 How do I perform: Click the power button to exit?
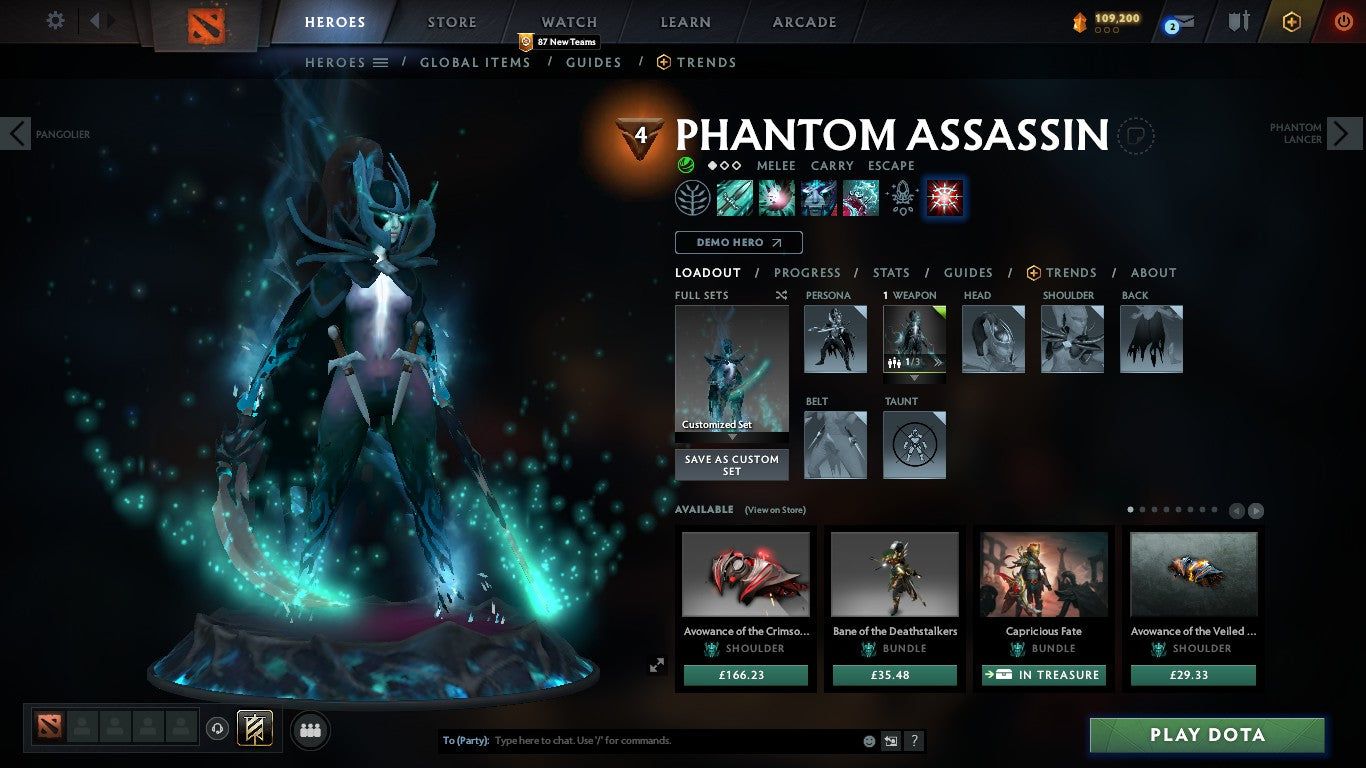point(1347,22)
